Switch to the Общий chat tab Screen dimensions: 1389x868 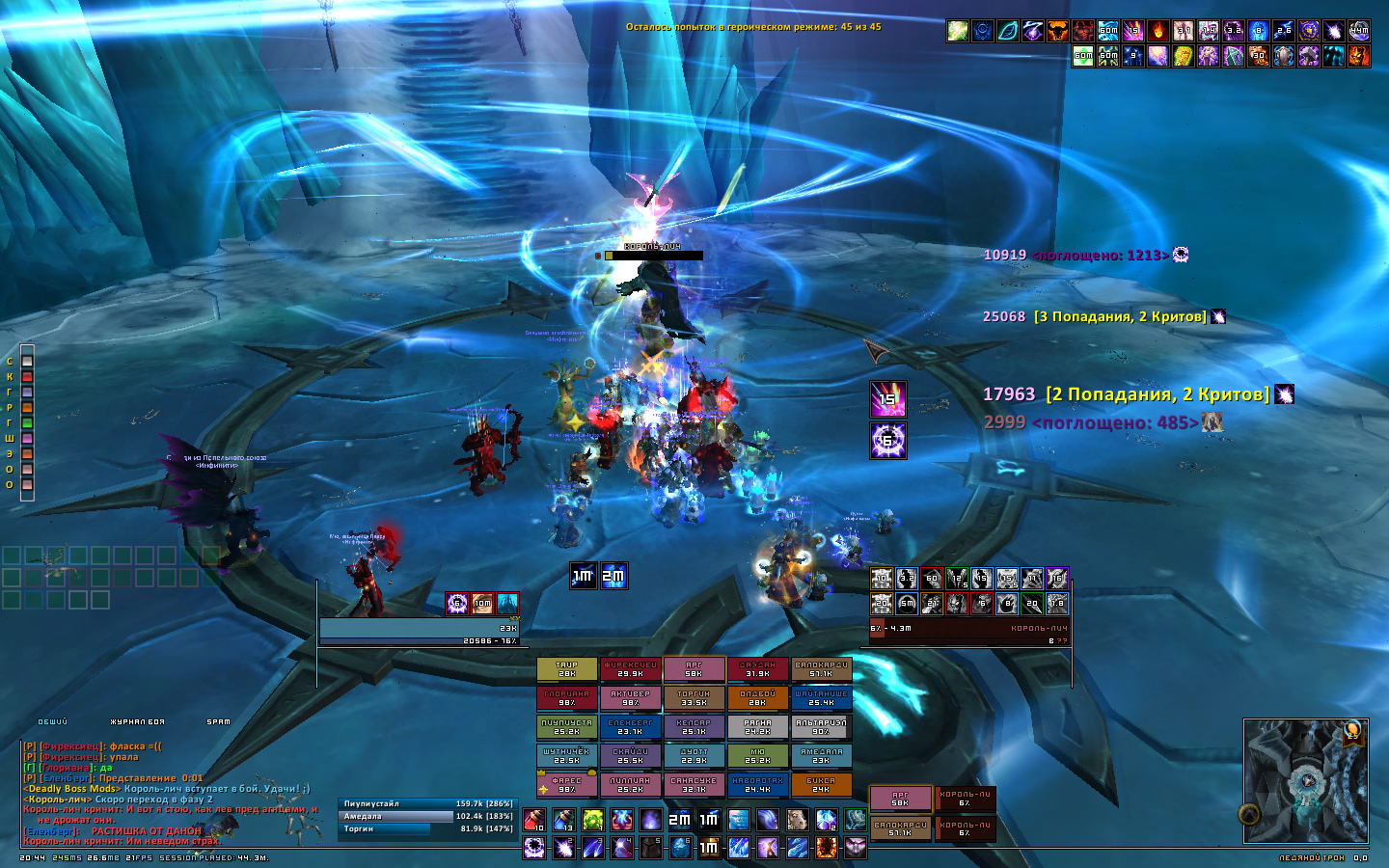(x=53, y=721)
